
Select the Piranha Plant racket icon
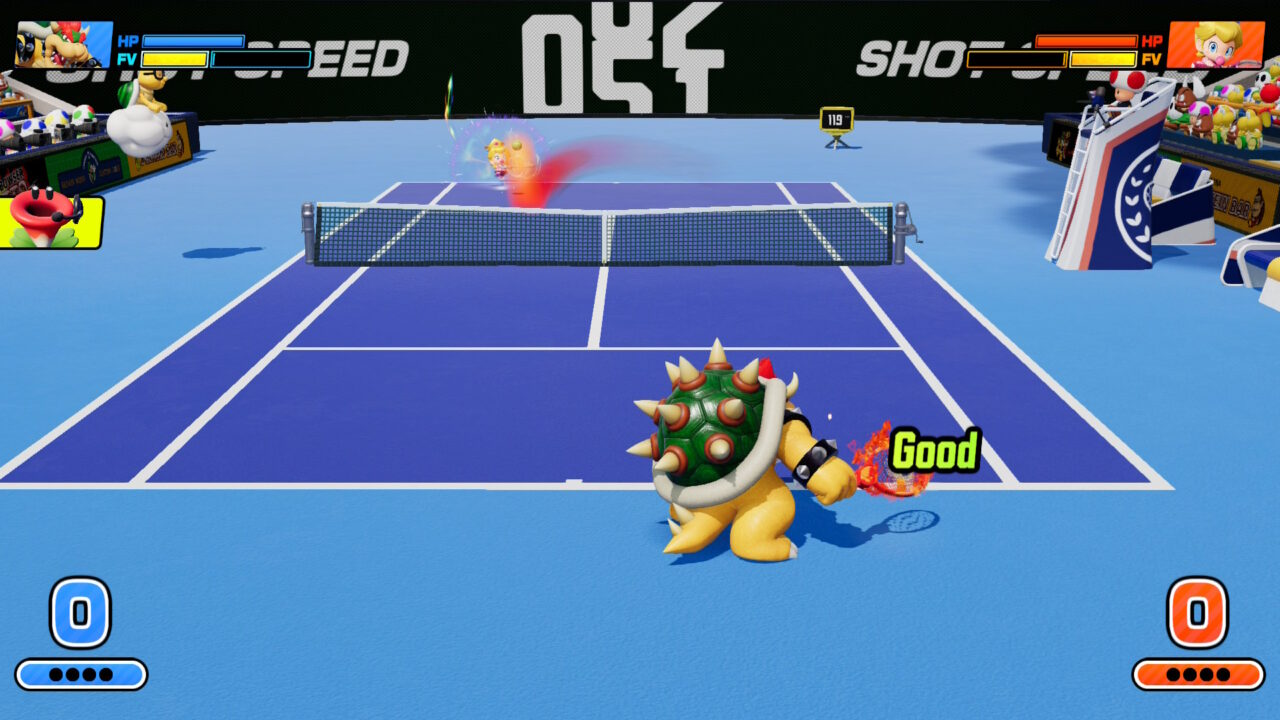point(50,221)
